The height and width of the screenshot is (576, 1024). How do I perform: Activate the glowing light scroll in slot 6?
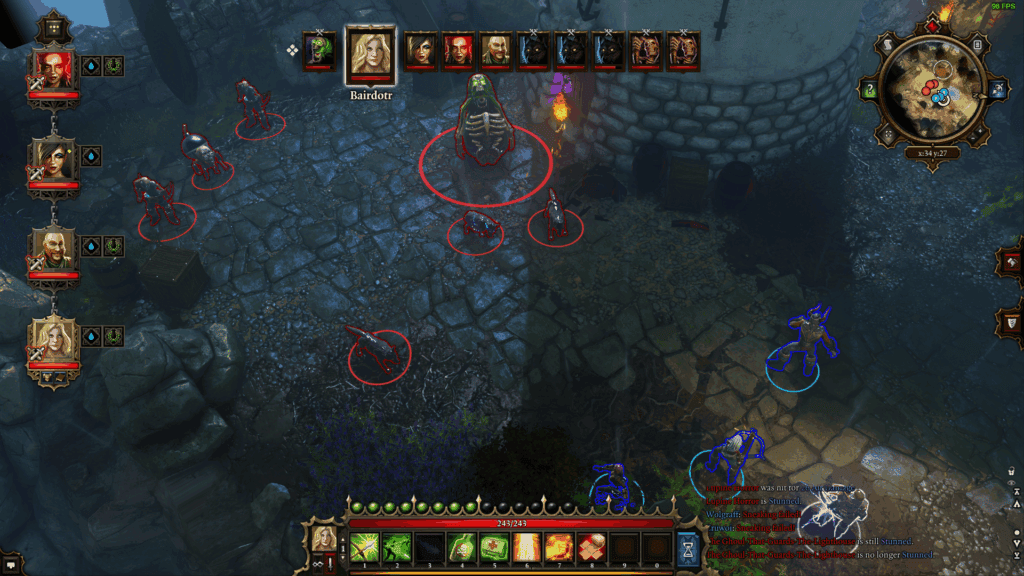coord(527,547)
